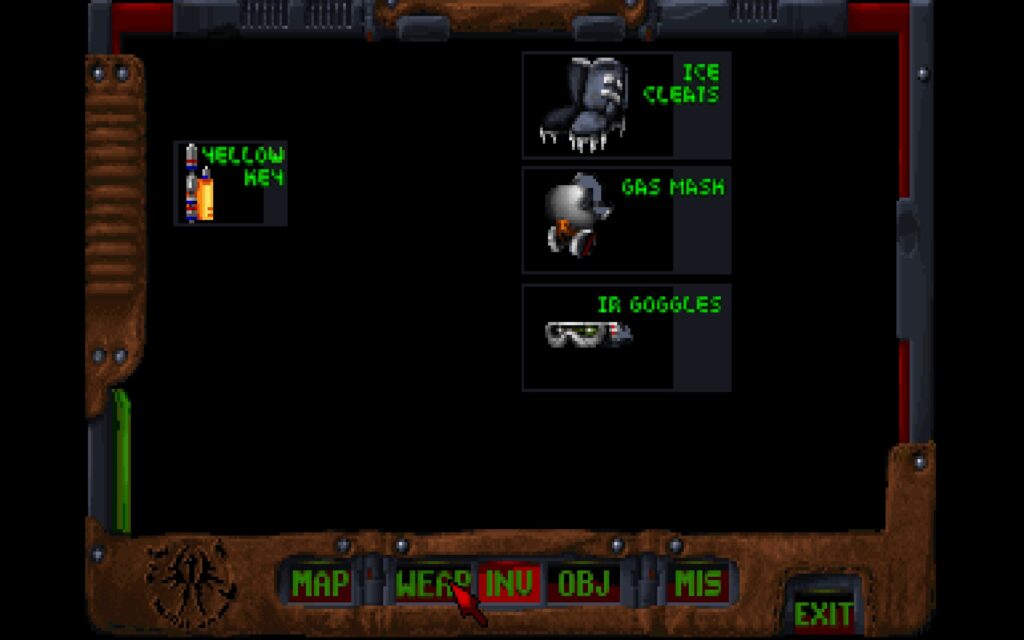Pick the IR Goggles item
1024x640 pixels.
(x=626, y=337)
